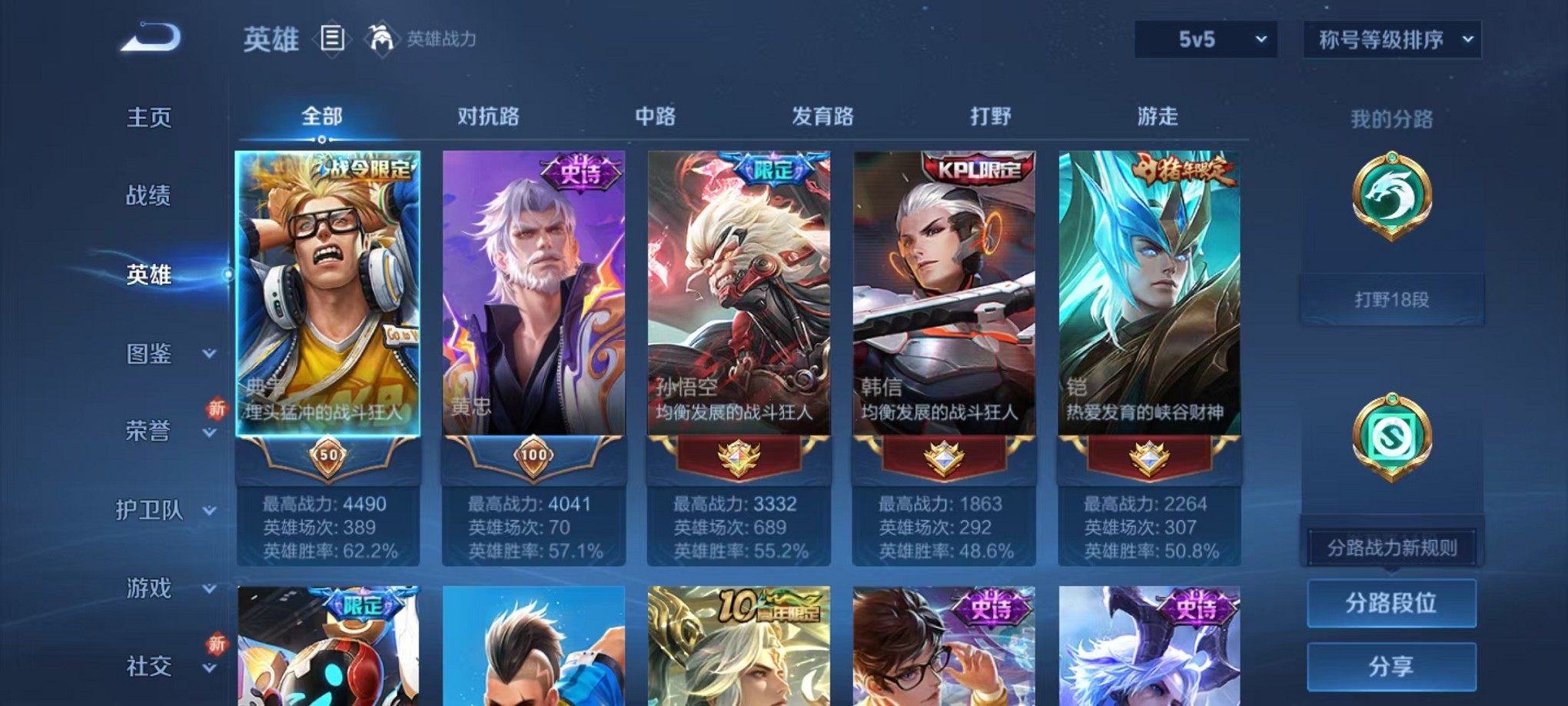1568x706 pixels.
Task: Click the 分享 share button
Action: (1391, 666)
